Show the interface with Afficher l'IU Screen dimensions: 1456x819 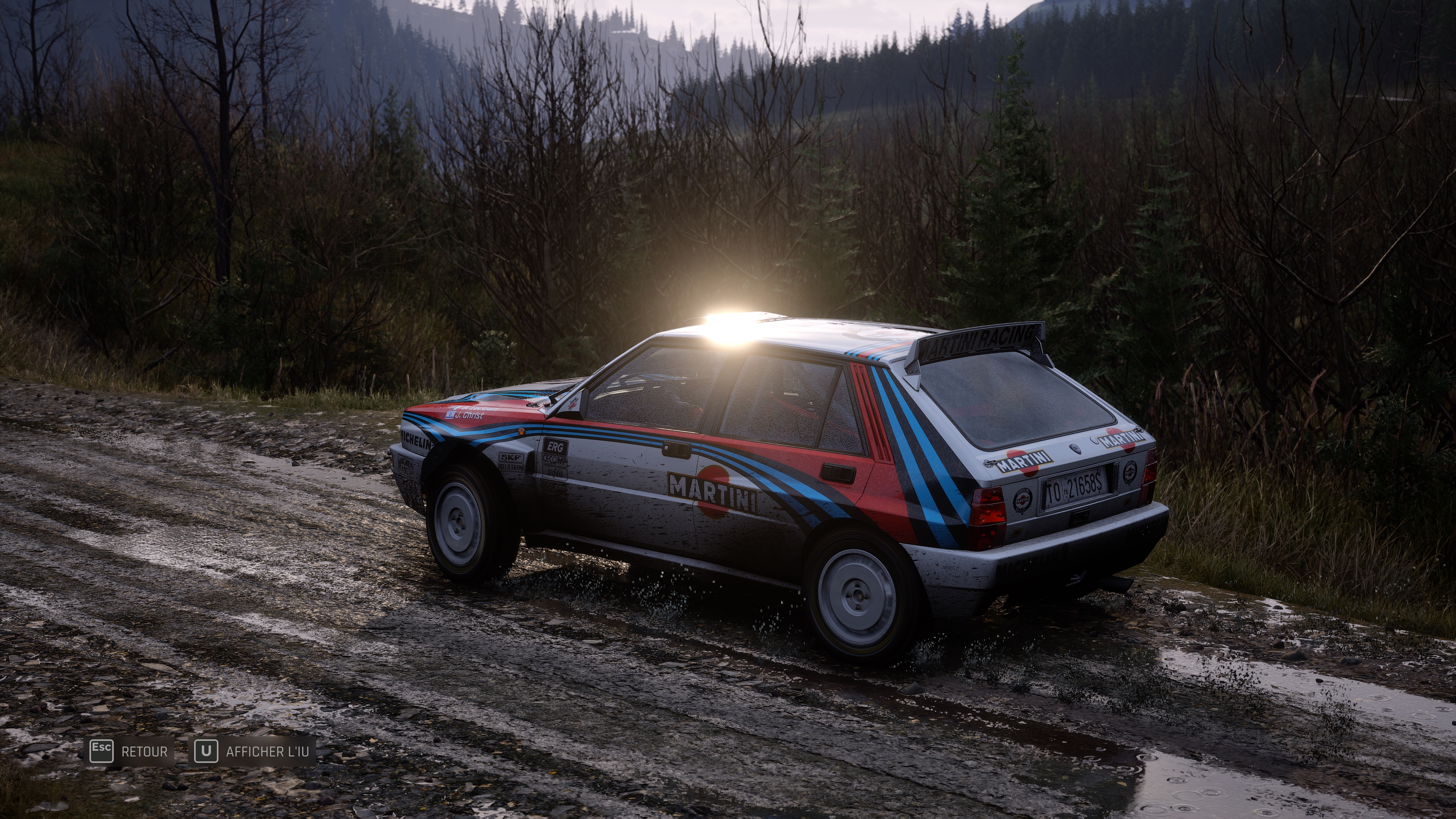coord(252,751)
